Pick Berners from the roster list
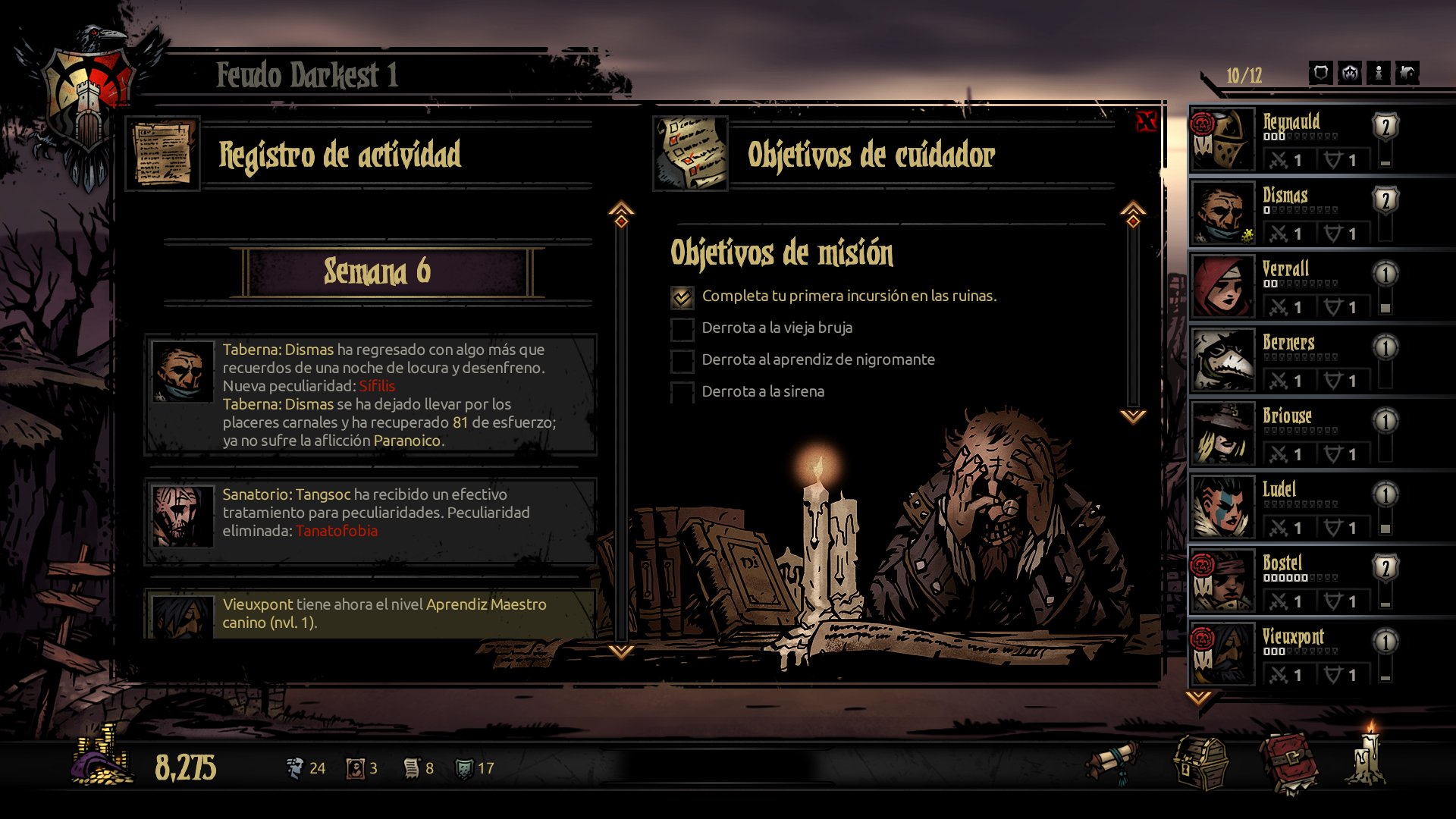 1289,360
